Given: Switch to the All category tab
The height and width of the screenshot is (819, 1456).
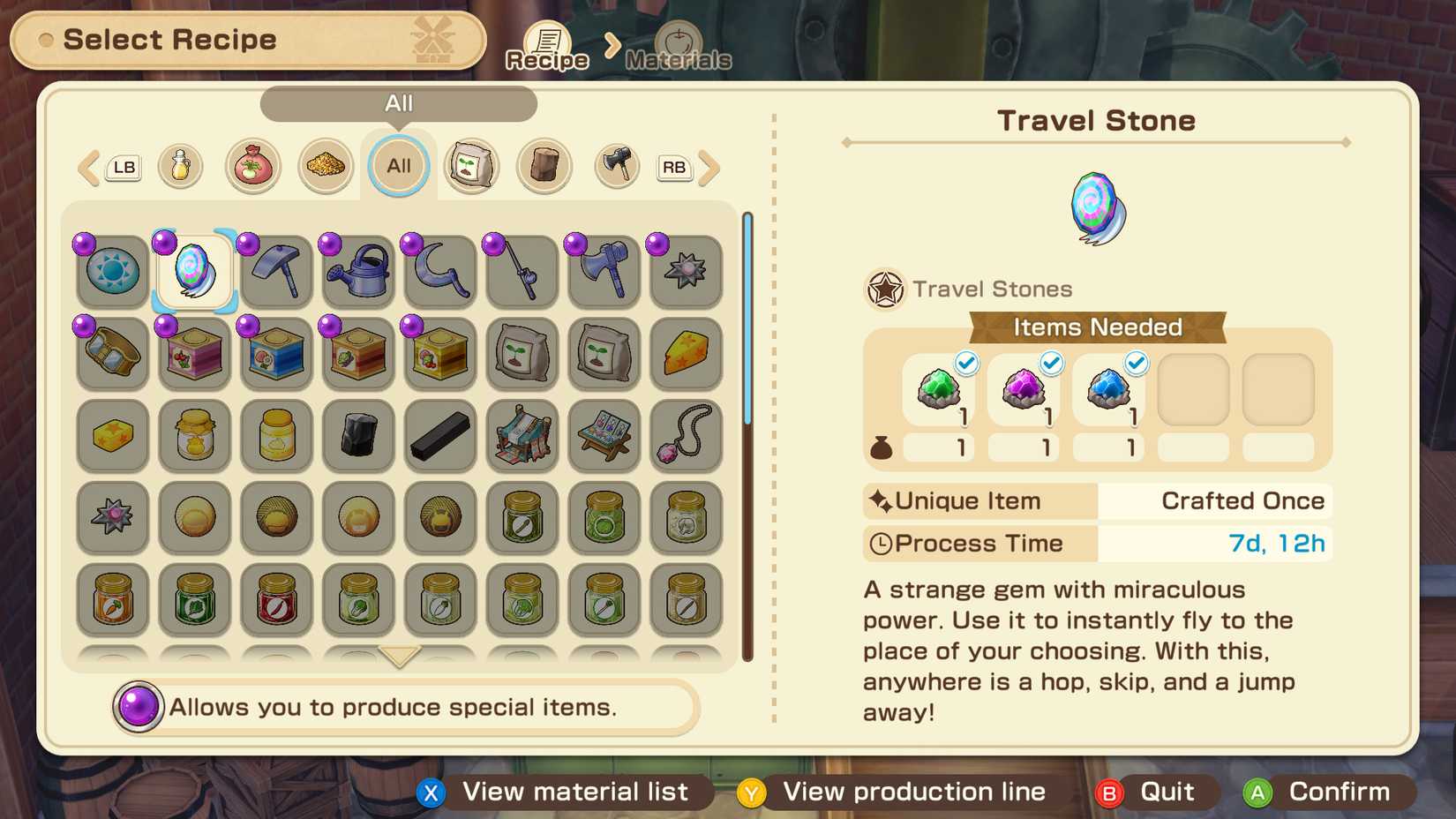Looking at the screenshot, I should pos(398,166).
